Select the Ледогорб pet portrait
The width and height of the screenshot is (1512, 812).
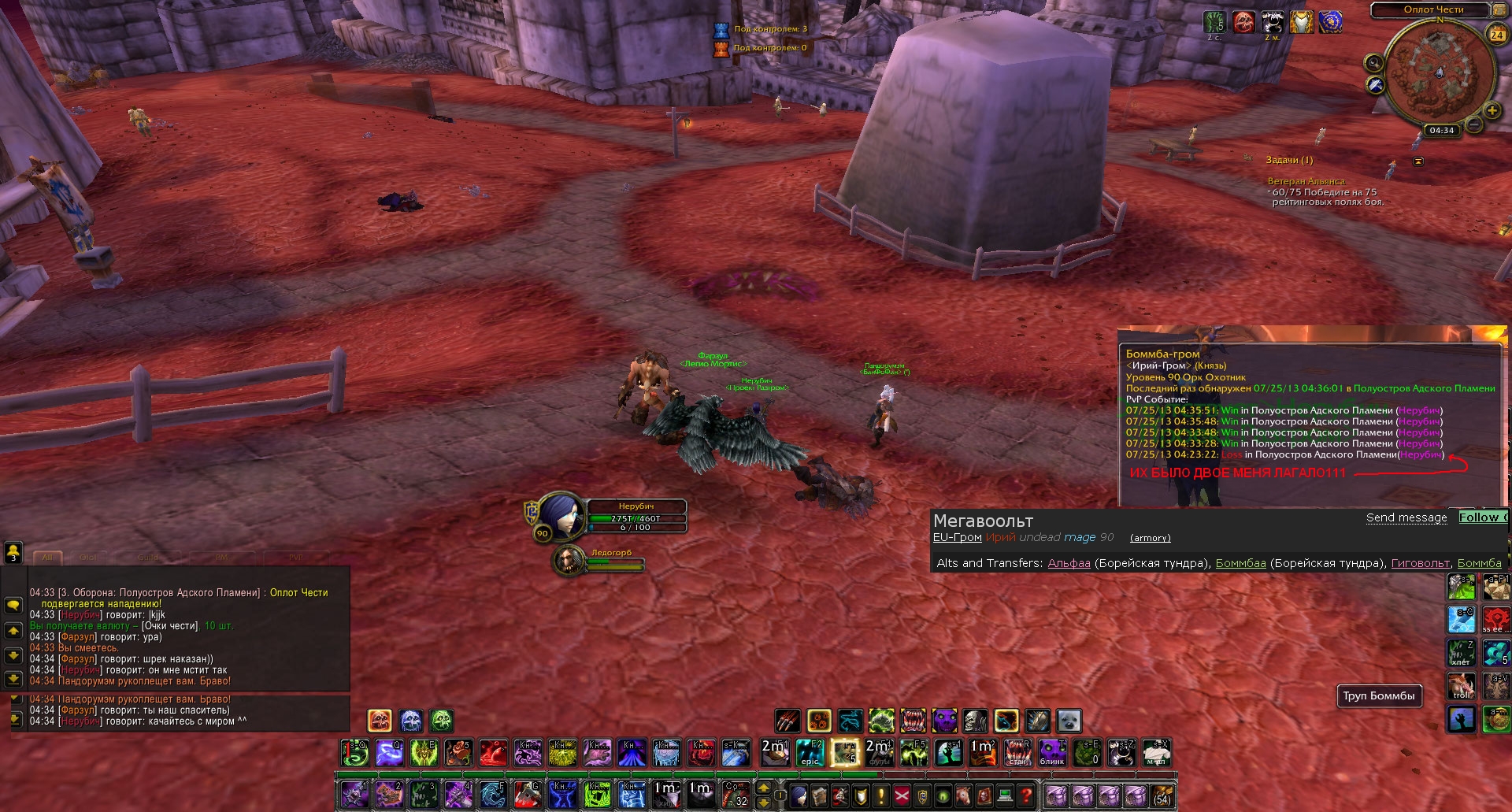click(x=568, y=560)
